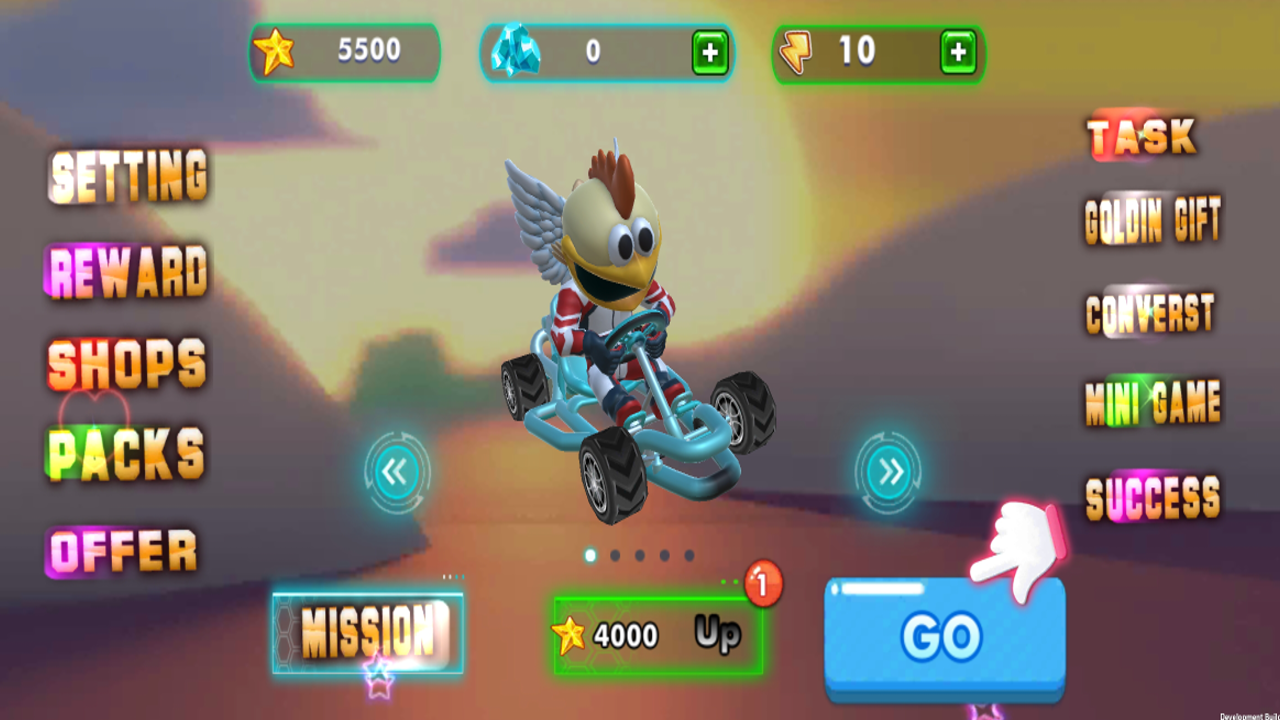The height and width of the screenshot is (720, 1280).
Task: Buy more lightning energy via plus icon
Action: pyautogui.click(x=957, y=52)
